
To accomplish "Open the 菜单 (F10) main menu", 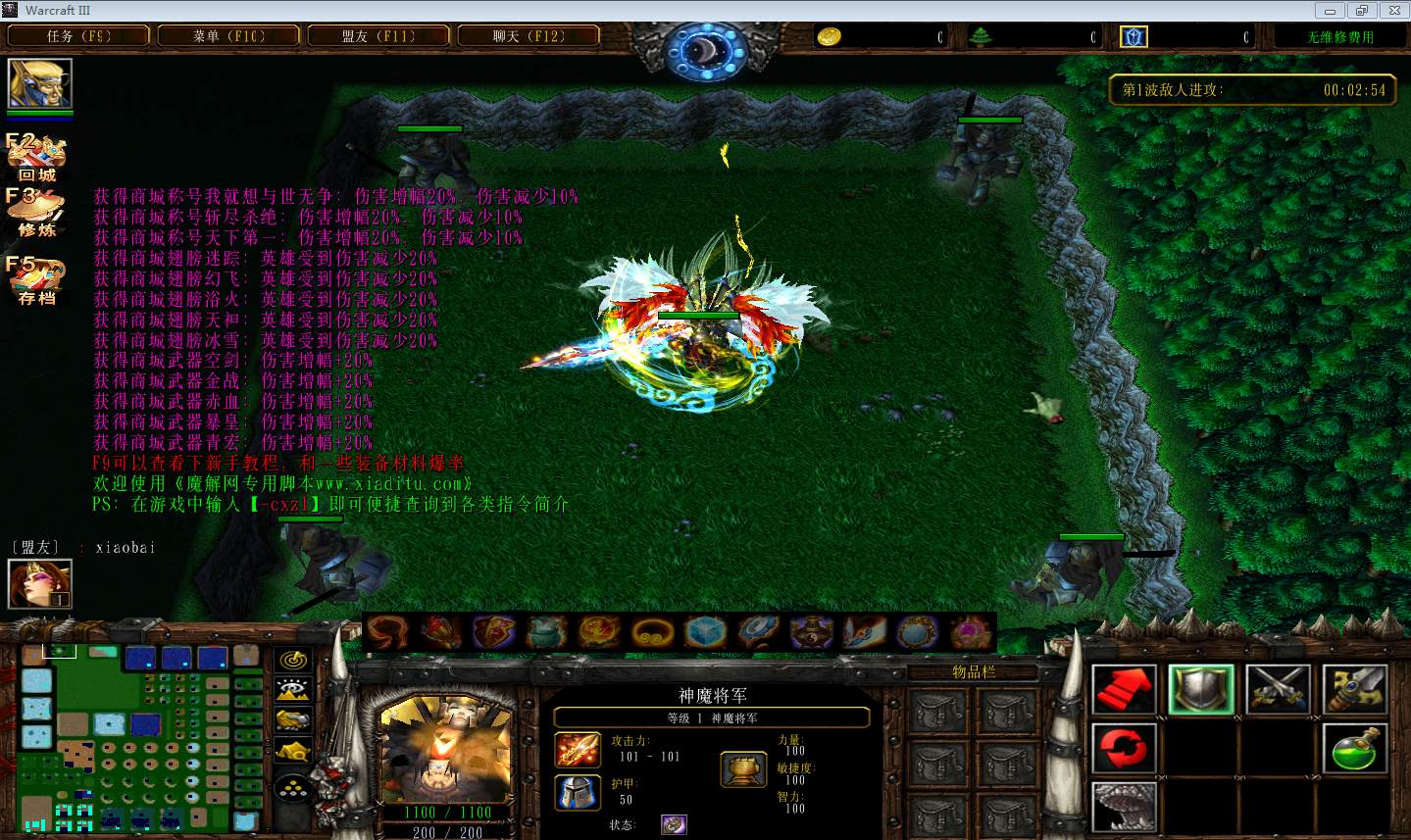I will coord(228,36).
